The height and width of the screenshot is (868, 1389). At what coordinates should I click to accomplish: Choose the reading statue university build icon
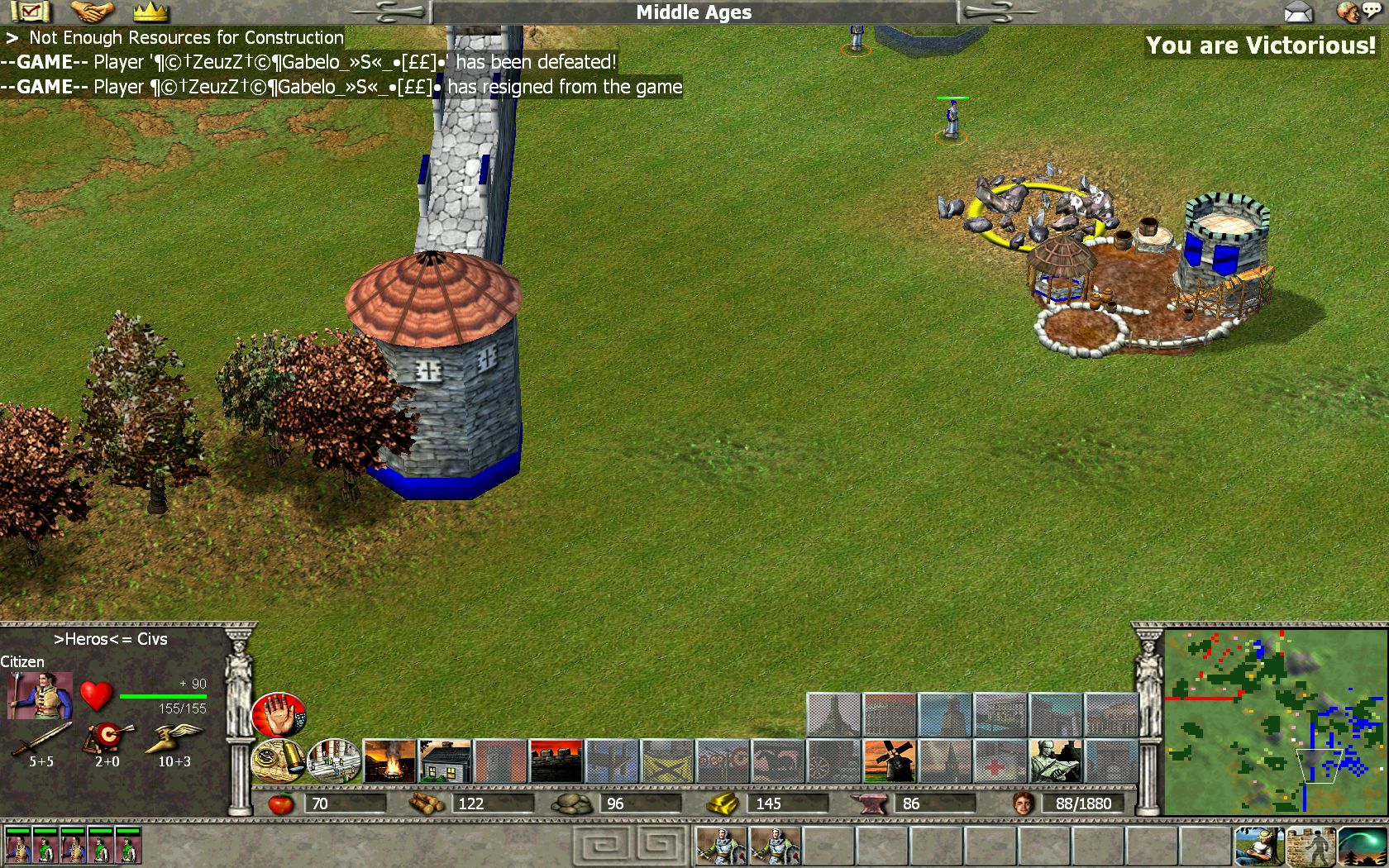(1055, 761)
